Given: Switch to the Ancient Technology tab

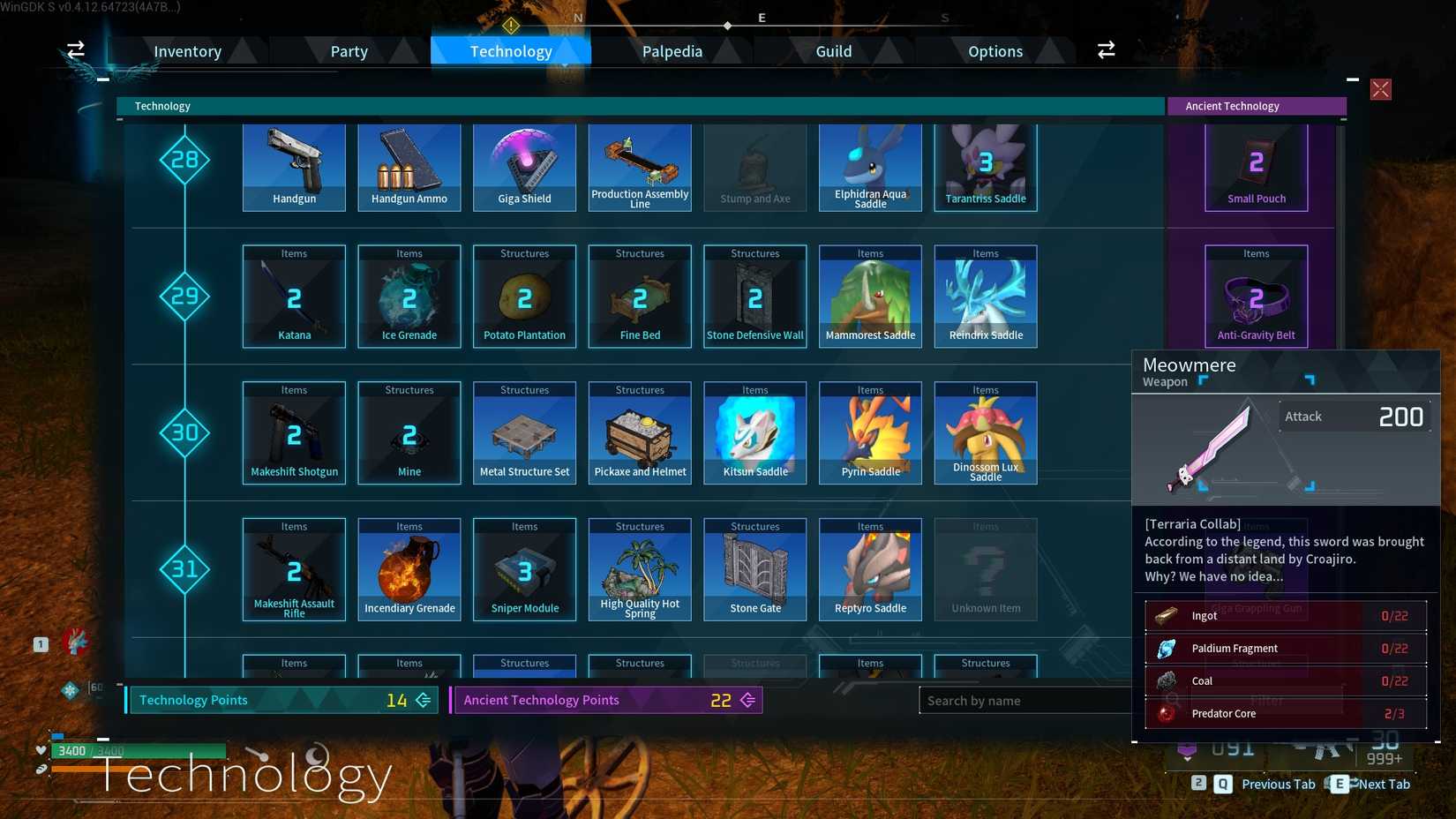Looking at the screenshot, I should (x=1256, y=106).
